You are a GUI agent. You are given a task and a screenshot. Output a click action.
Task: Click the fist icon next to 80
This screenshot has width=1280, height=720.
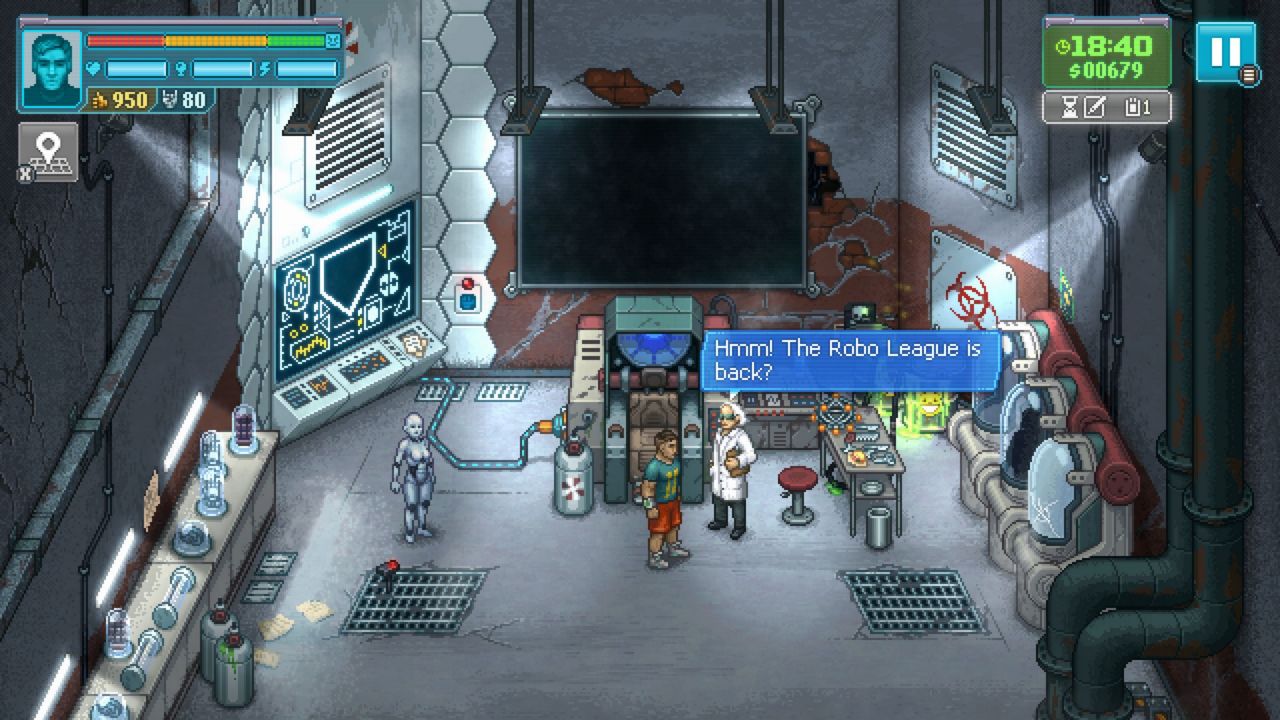coord(170,98)
